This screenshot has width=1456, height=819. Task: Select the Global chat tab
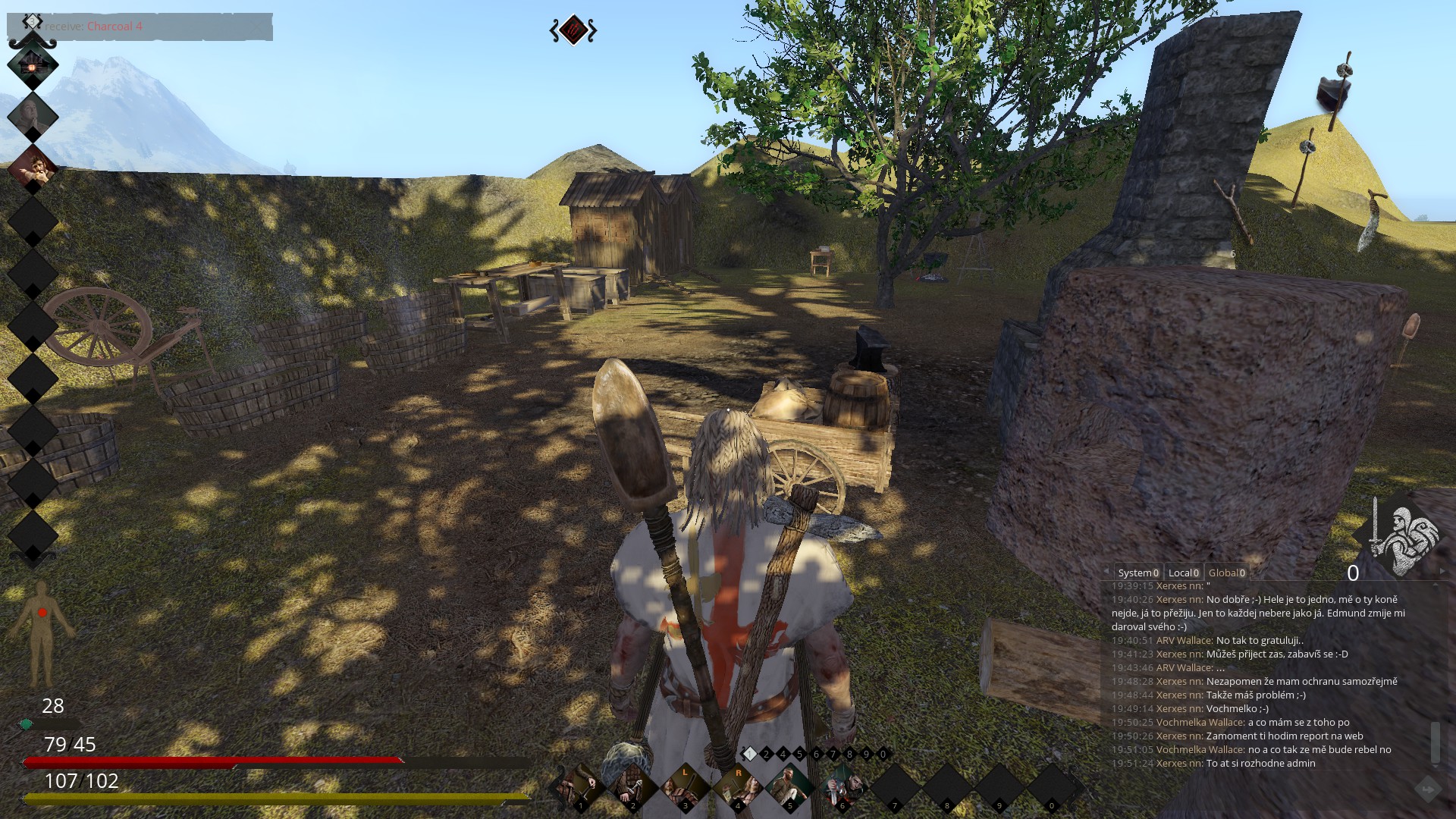point(1226,573)
